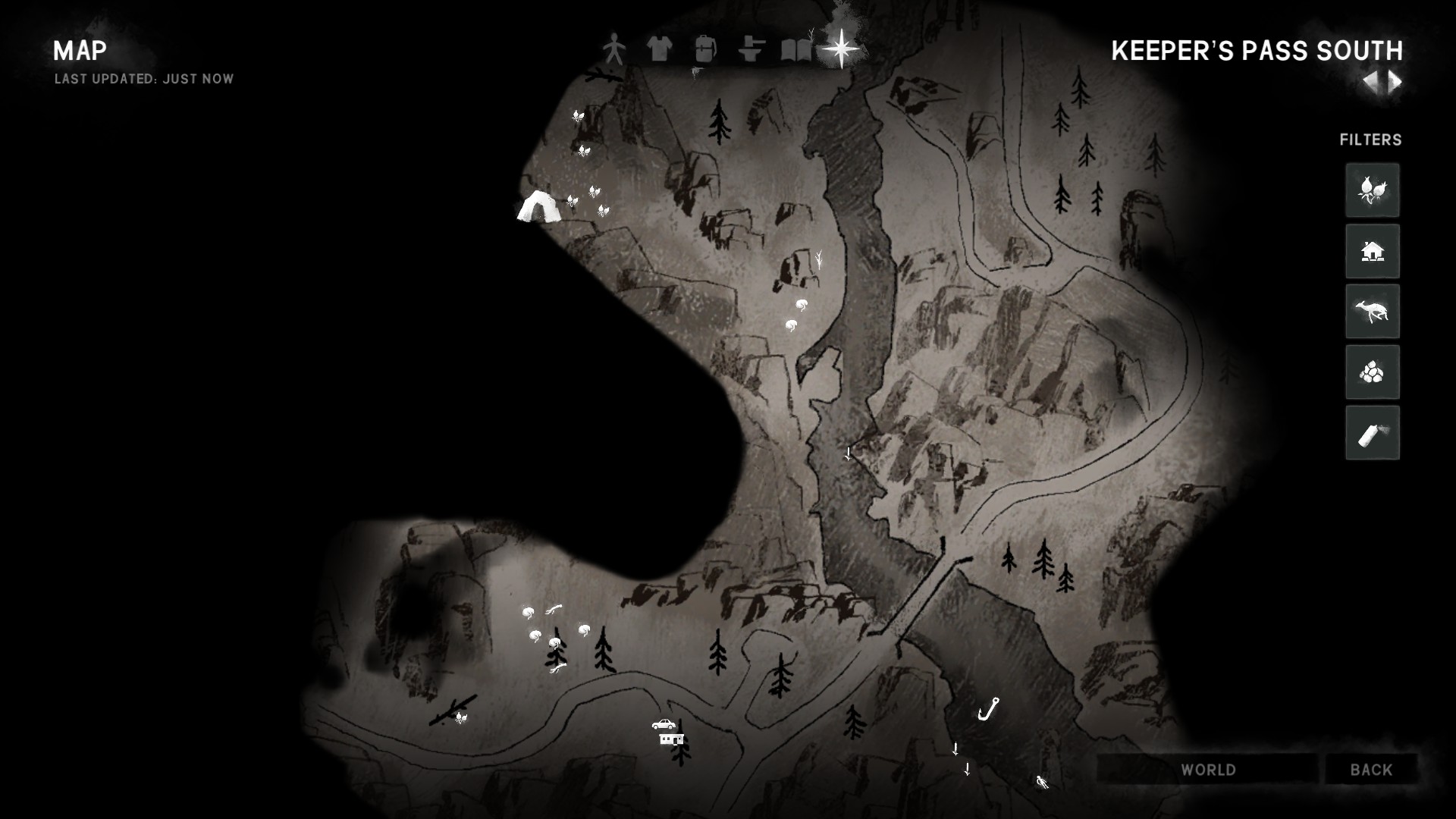Open the World map view
This screenshot has height=819, width=1456.
coord(1208,770)
